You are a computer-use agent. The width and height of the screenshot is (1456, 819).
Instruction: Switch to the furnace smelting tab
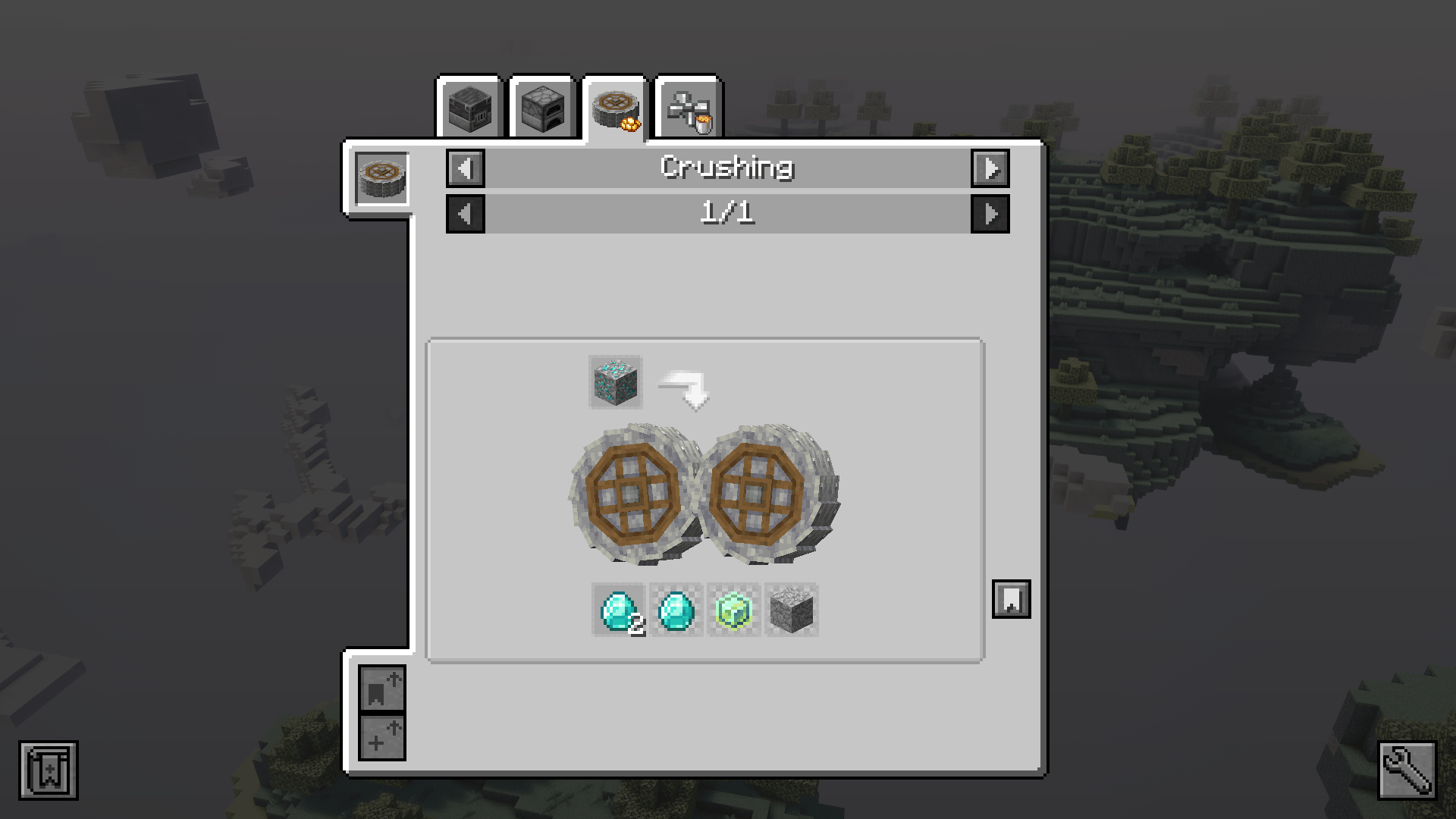click(544, 106)
